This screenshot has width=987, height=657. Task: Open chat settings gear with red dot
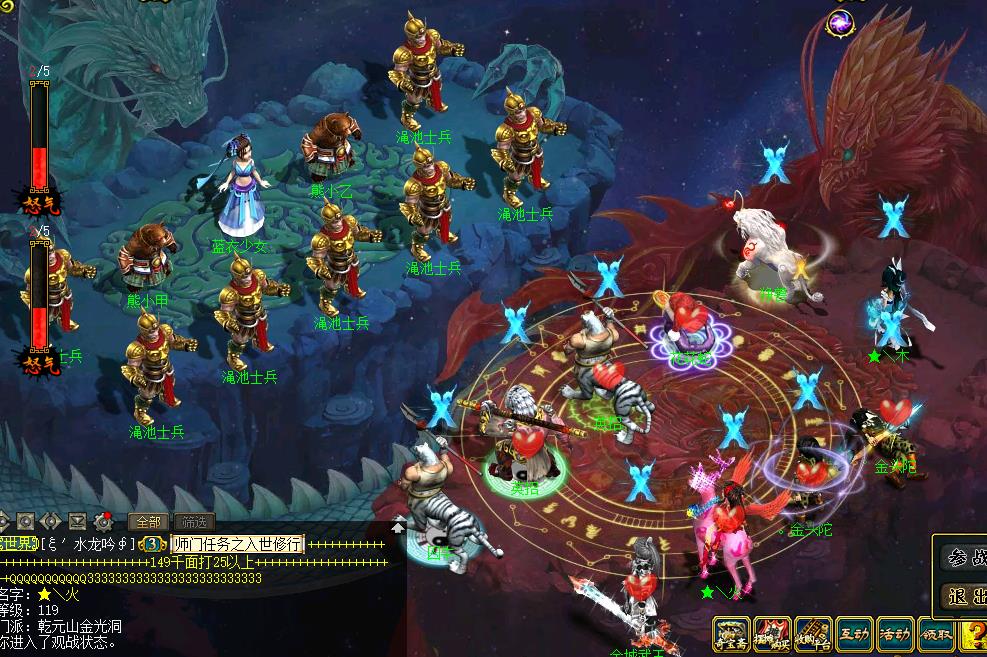[x=103, y=521]
